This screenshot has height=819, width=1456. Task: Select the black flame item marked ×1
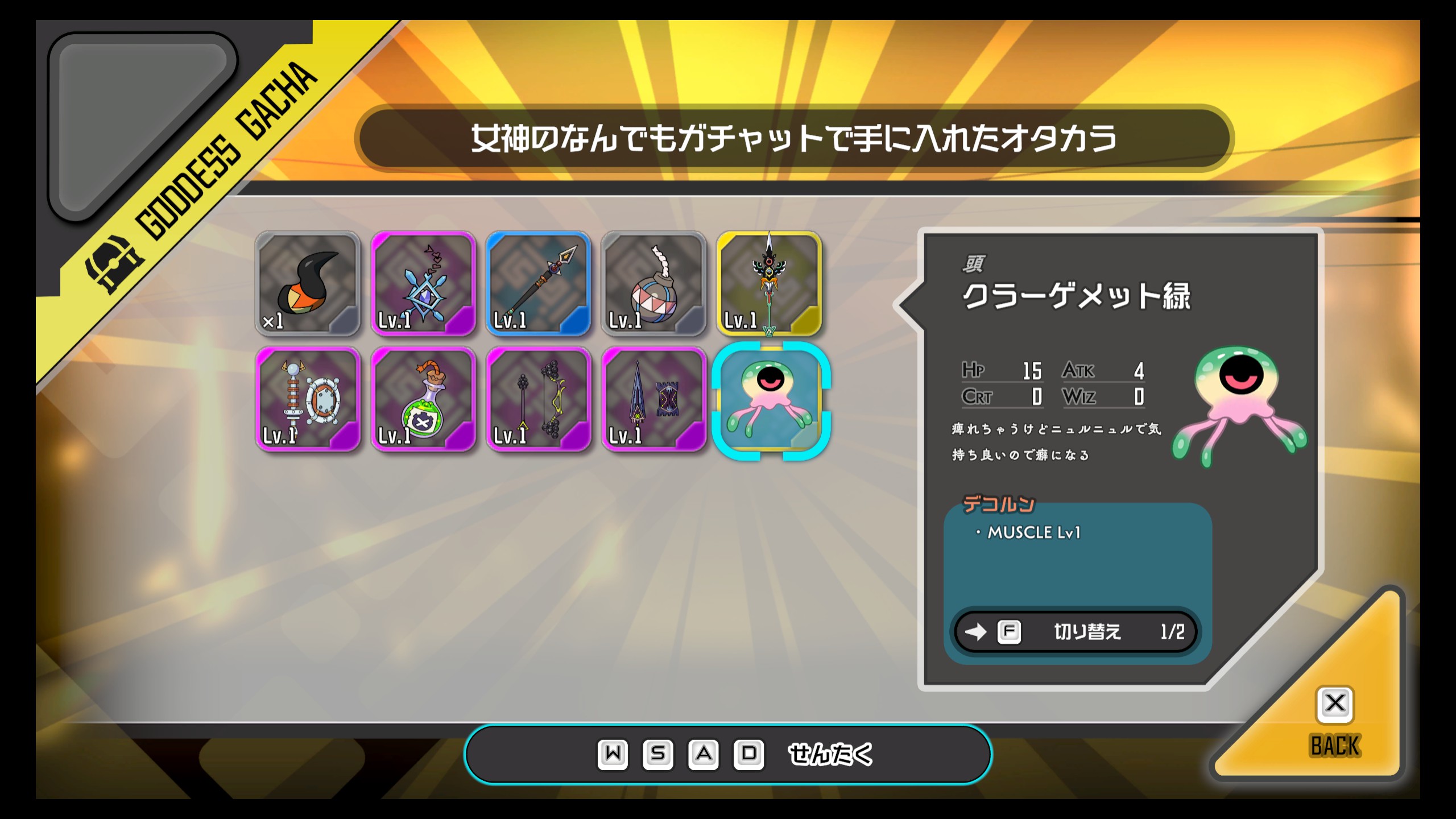pyautogui.click(x=308, y=283)
